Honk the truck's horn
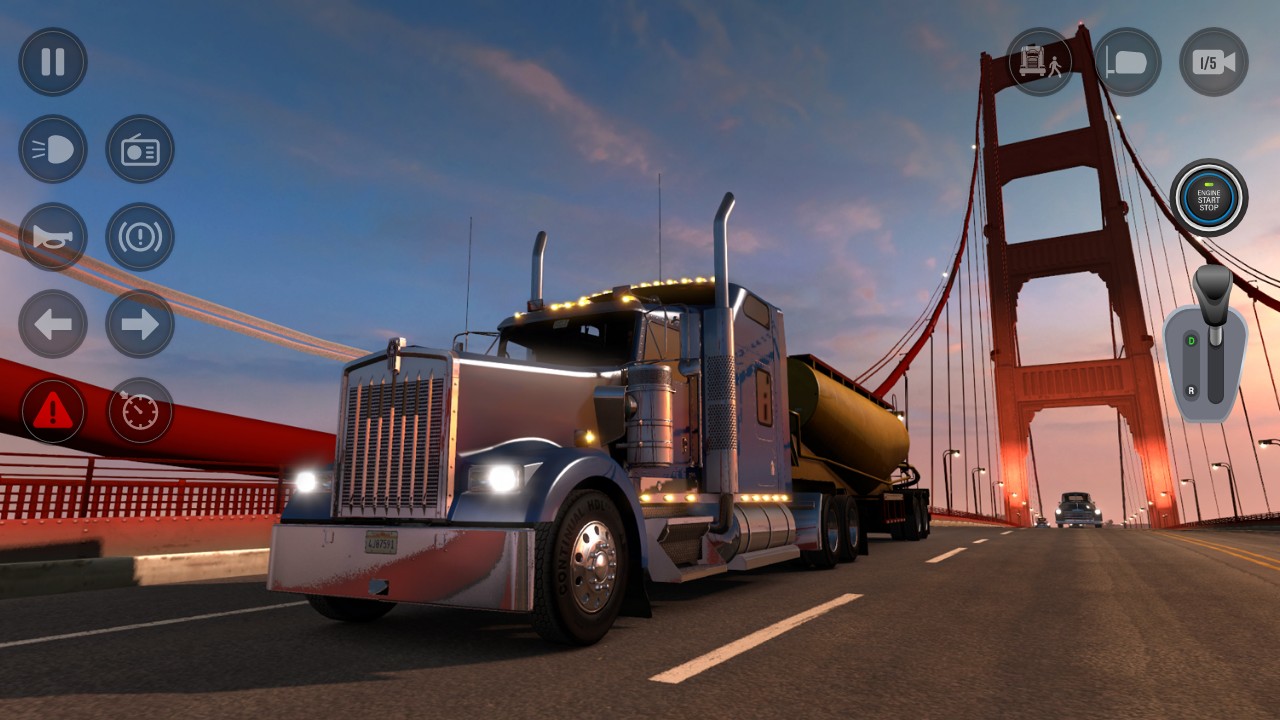 tap(53, 237)
